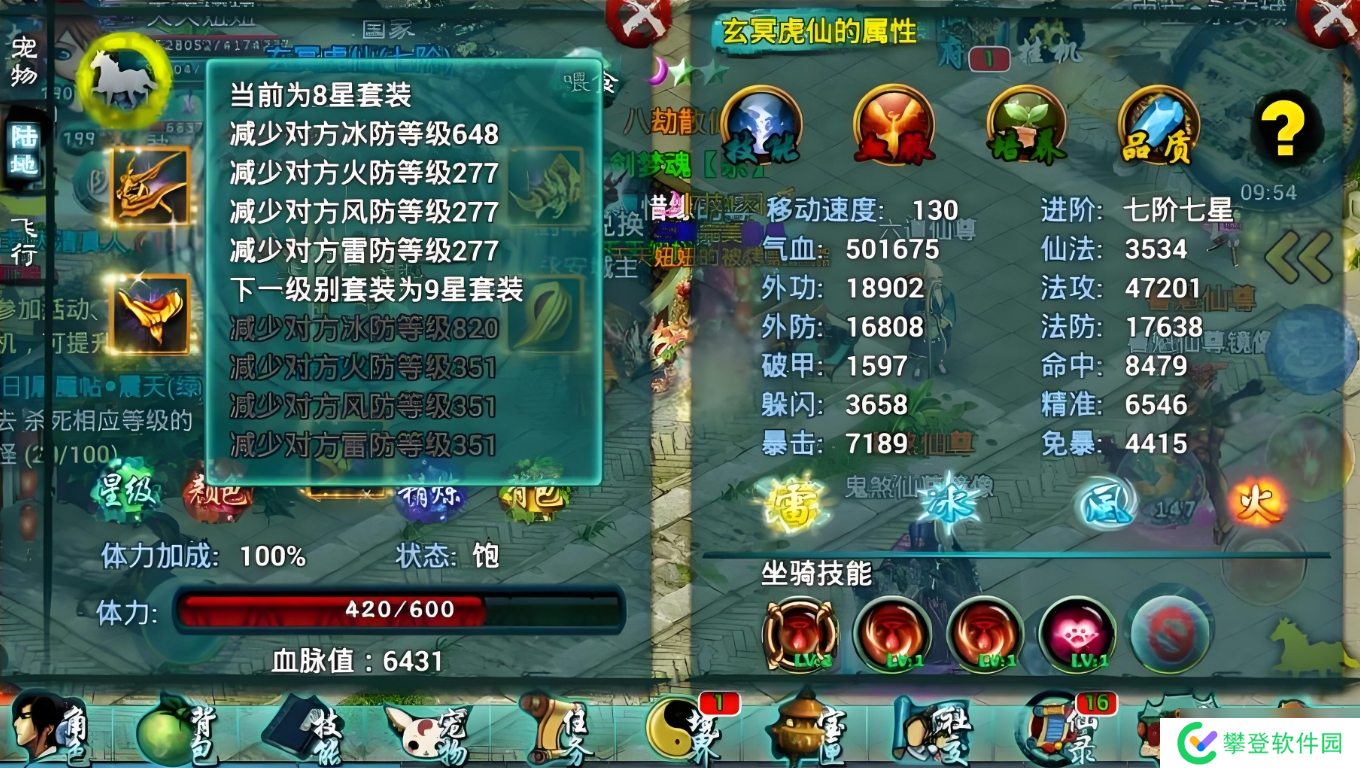This screenshot has height=768, width=1360.
Task: Select the 火 fire element icon
Action: pyautogui.click(x=1257, y=501)
